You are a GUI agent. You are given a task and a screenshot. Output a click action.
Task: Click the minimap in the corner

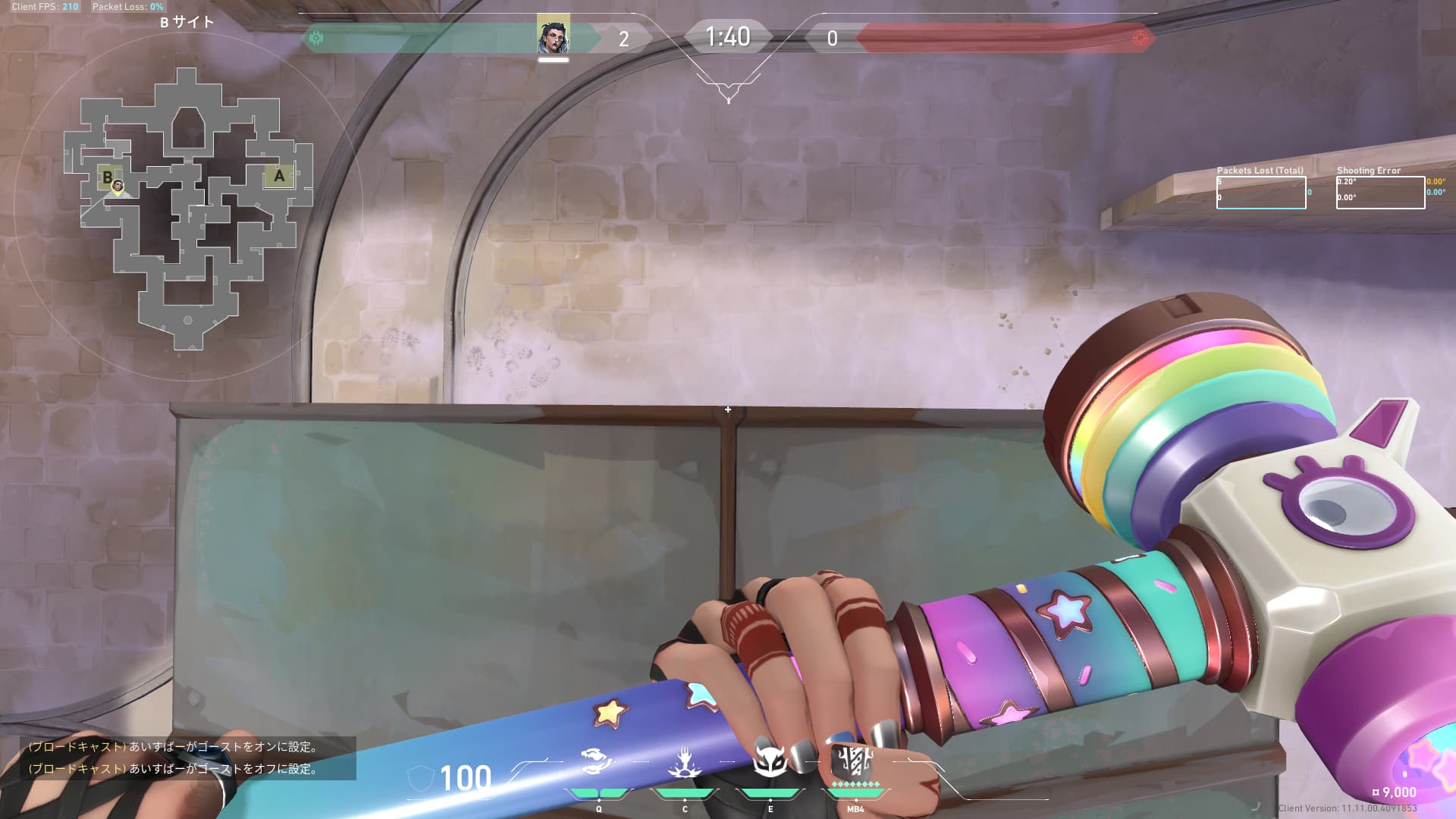pos(188,206)
